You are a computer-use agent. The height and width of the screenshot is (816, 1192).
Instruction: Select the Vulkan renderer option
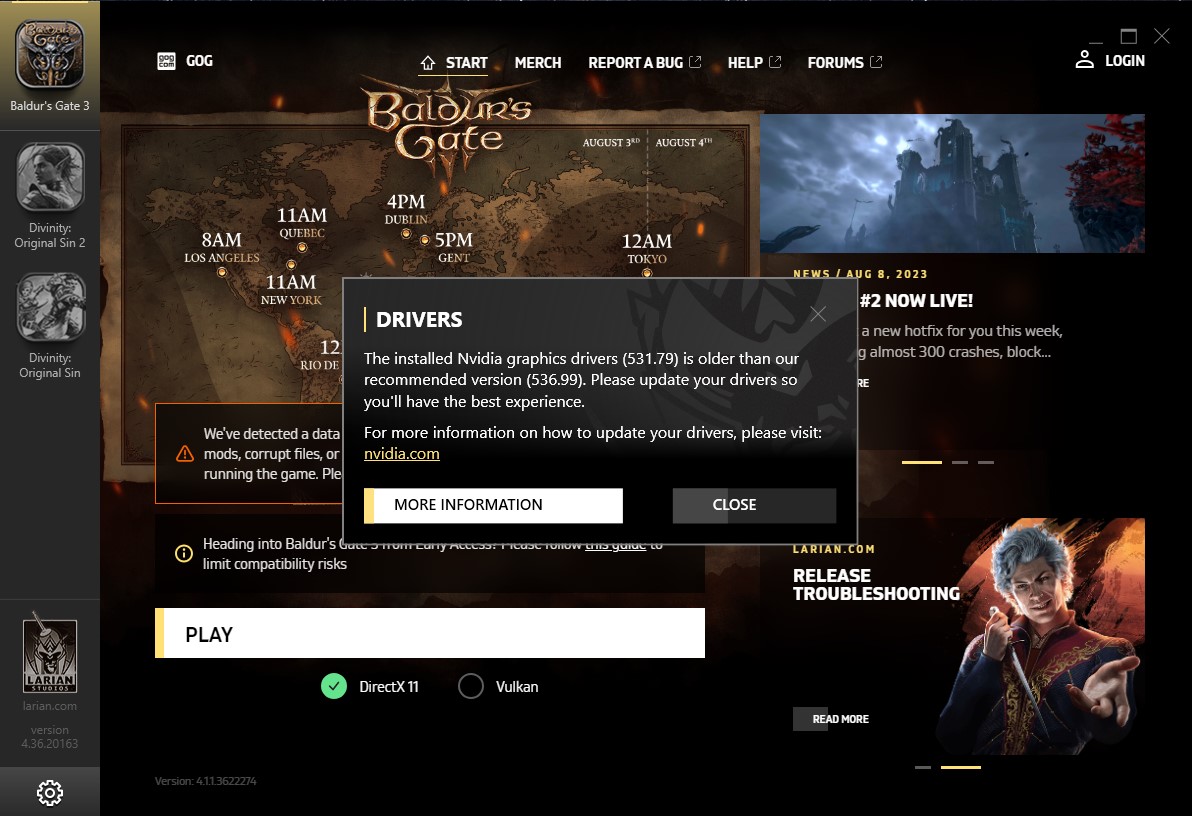pos(471,686)
